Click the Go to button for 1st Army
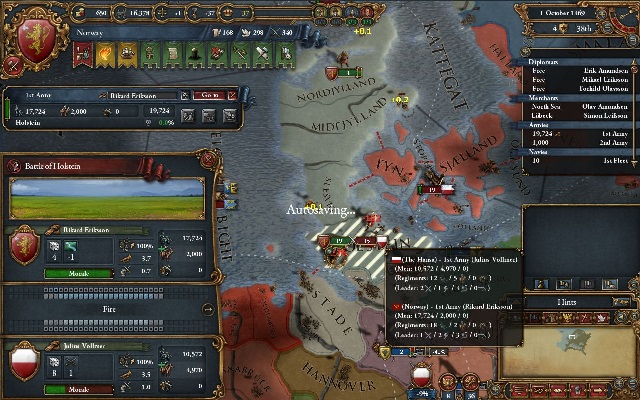640x400 pixels. tap(210, 95)
